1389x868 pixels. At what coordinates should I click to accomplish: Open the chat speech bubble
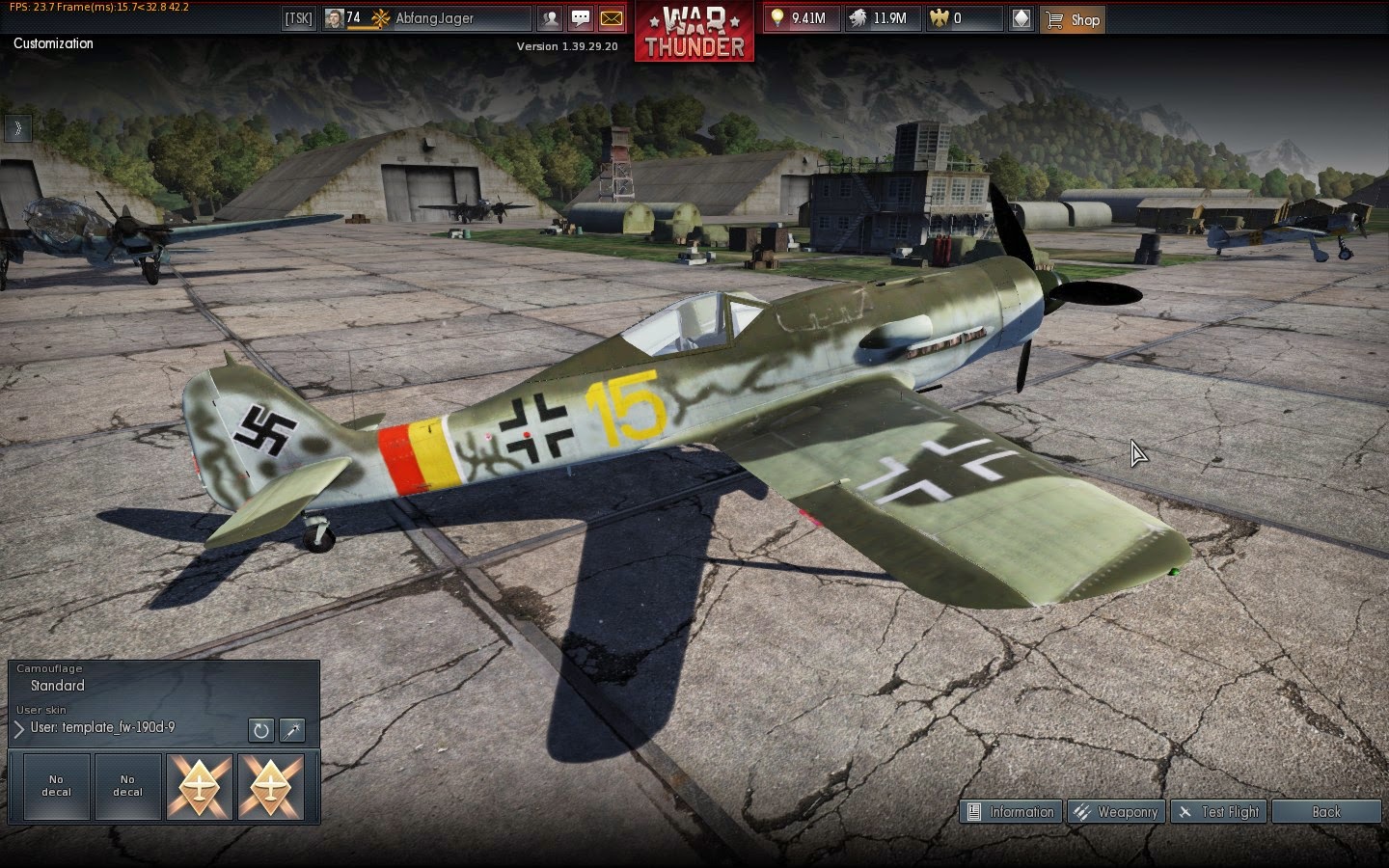pyautogui.click(x=581, y=18)
